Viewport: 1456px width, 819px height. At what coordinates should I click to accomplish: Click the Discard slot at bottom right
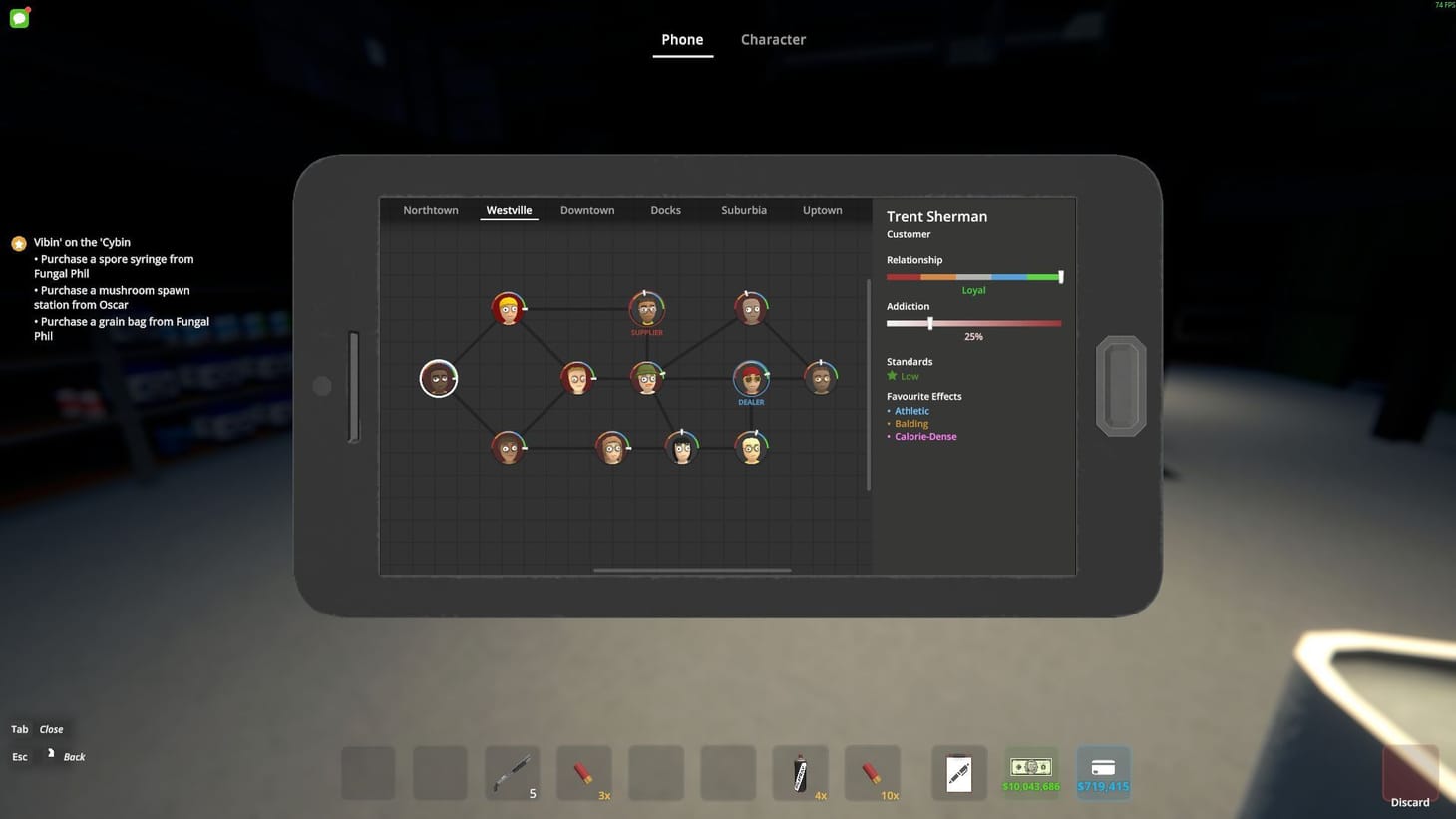click(1410, 772)
